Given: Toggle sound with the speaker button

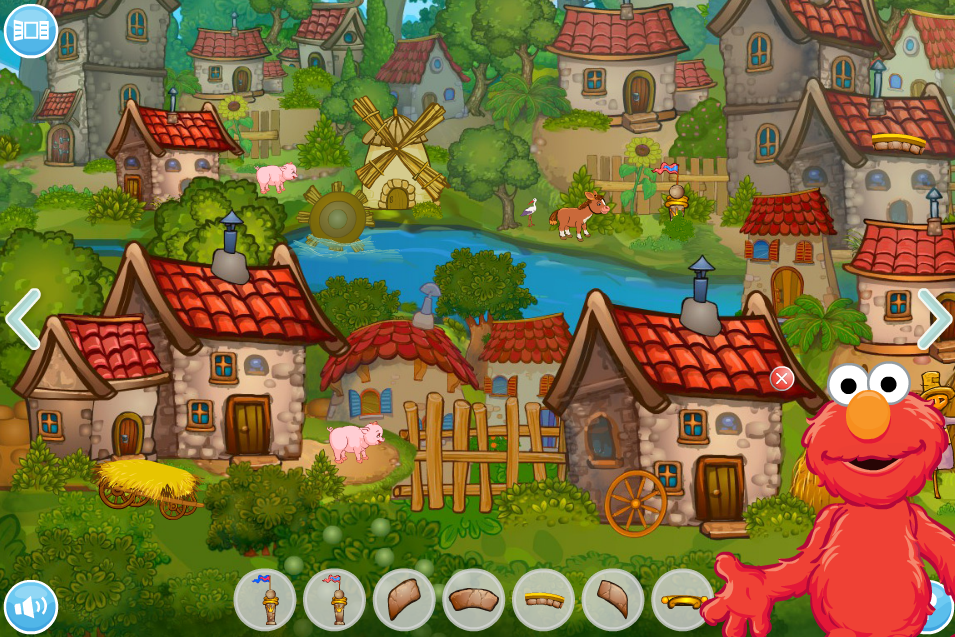Looking at the screenshot, I should pyautogui.click(x=31, y=606).
